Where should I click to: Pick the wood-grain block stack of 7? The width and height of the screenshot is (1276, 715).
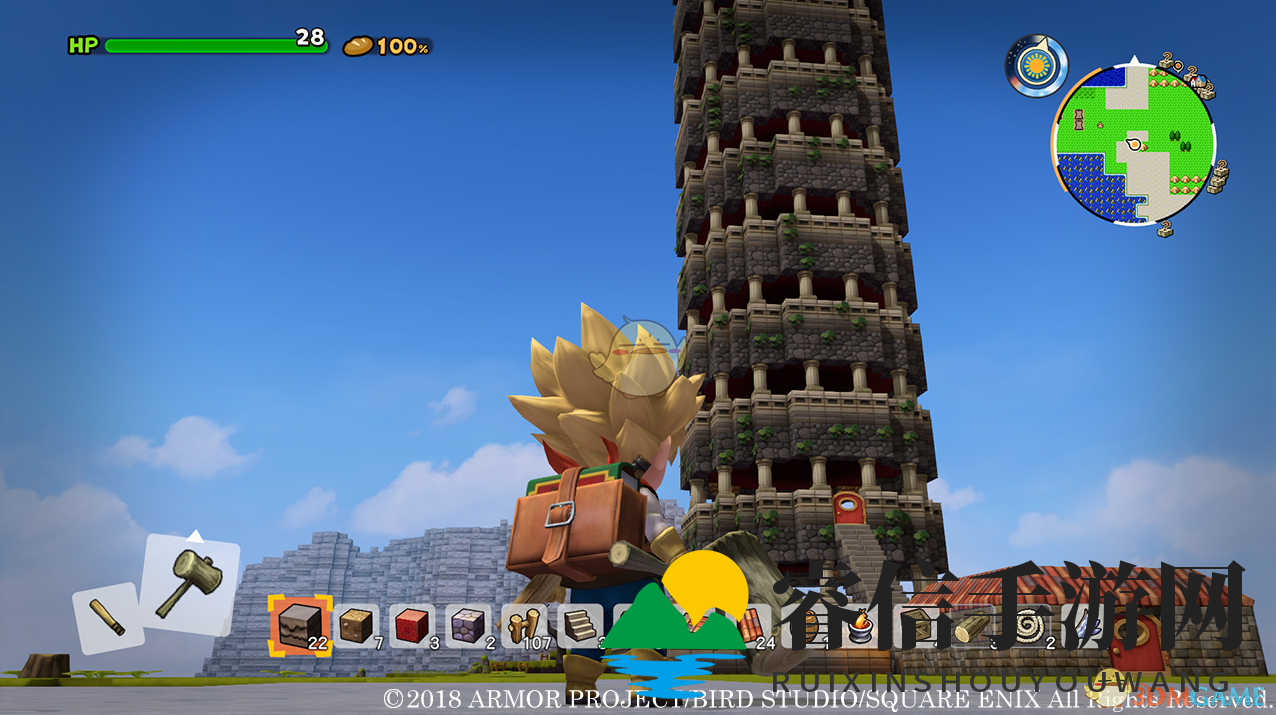tap(356, 626)
